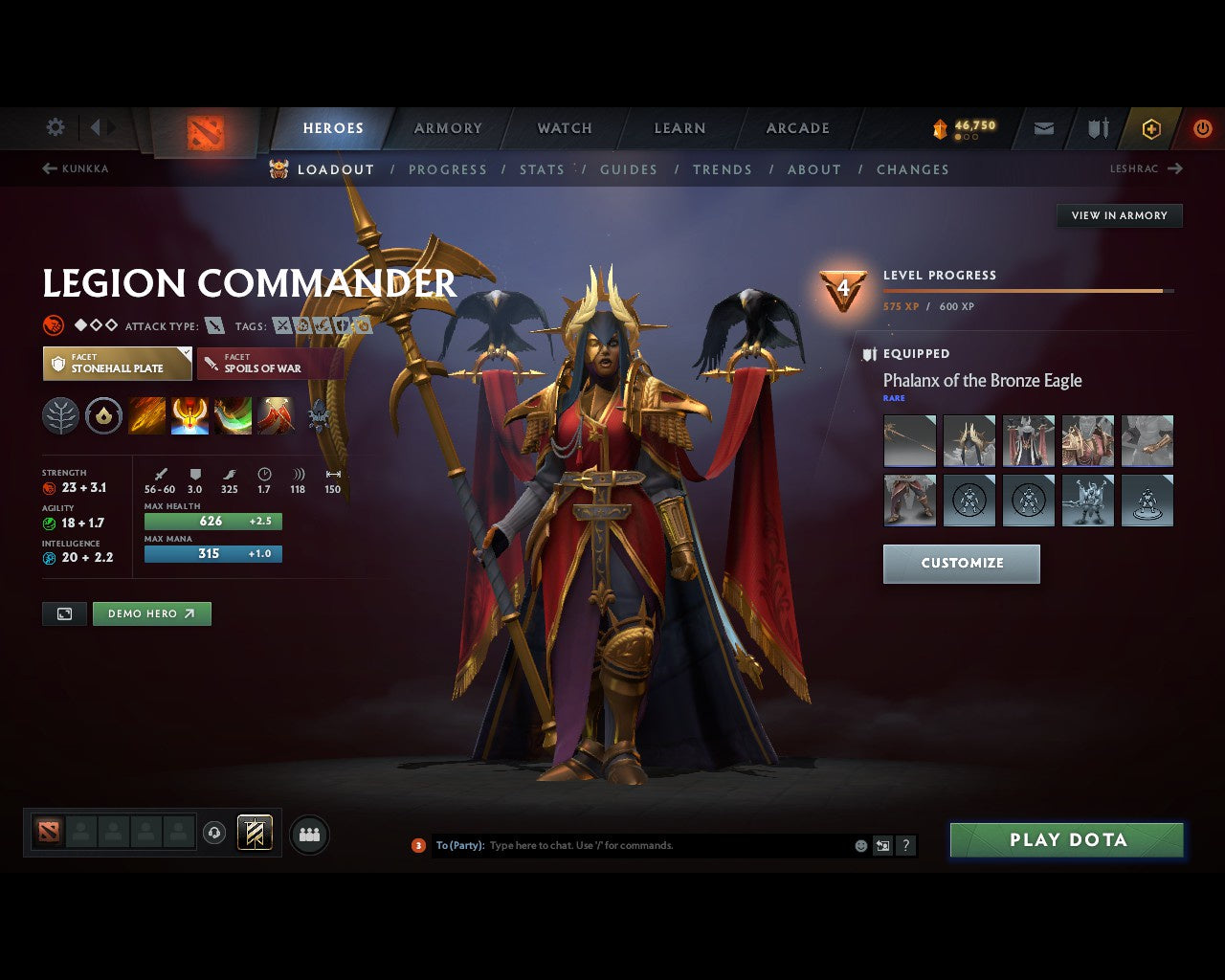Select the Duel ability icon

tap(276, 415)
